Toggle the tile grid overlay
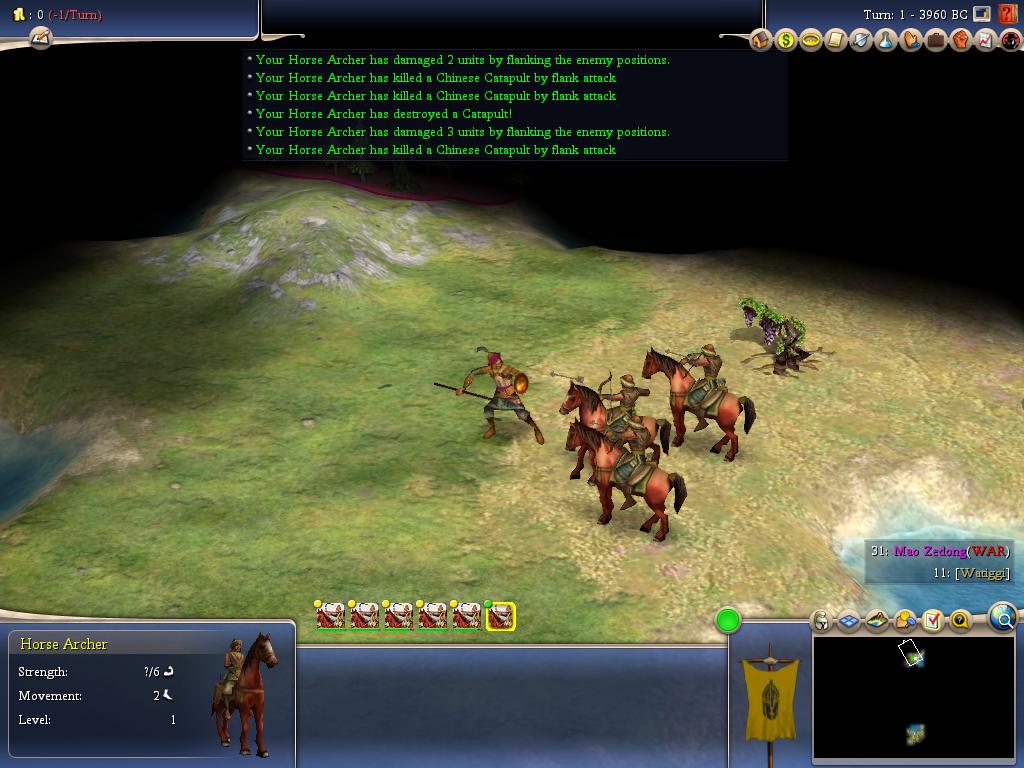Image resolution: width=1024 pixels, height=768 pixels. (849, 621)
